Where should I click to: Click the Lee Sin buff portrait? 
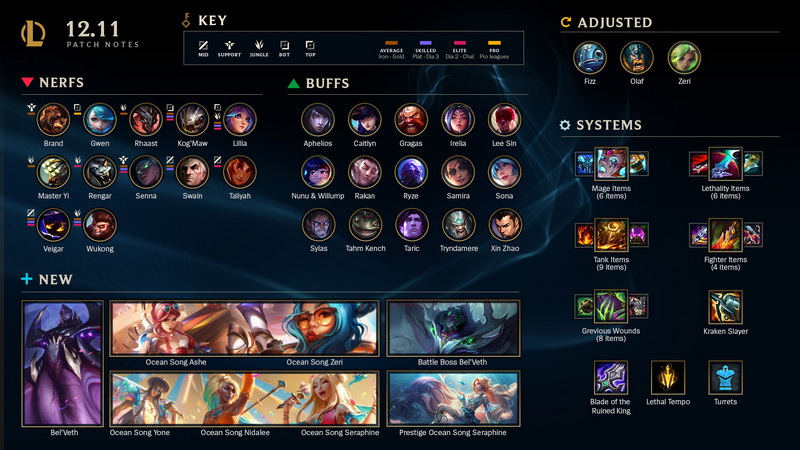(x=504, y=120)
